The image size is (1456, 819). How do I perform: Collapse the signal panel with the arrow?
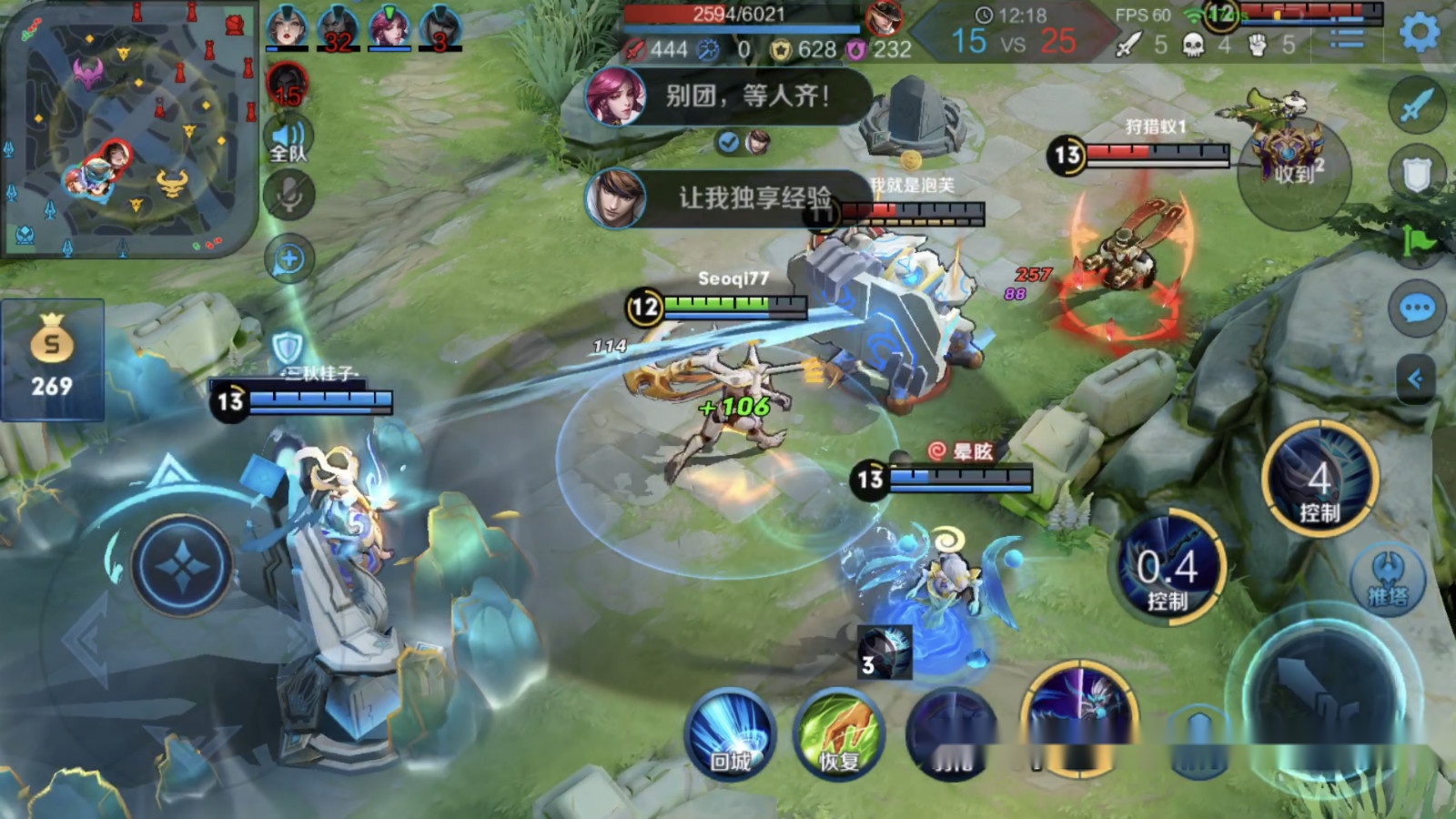click(x=1414, y=378)
